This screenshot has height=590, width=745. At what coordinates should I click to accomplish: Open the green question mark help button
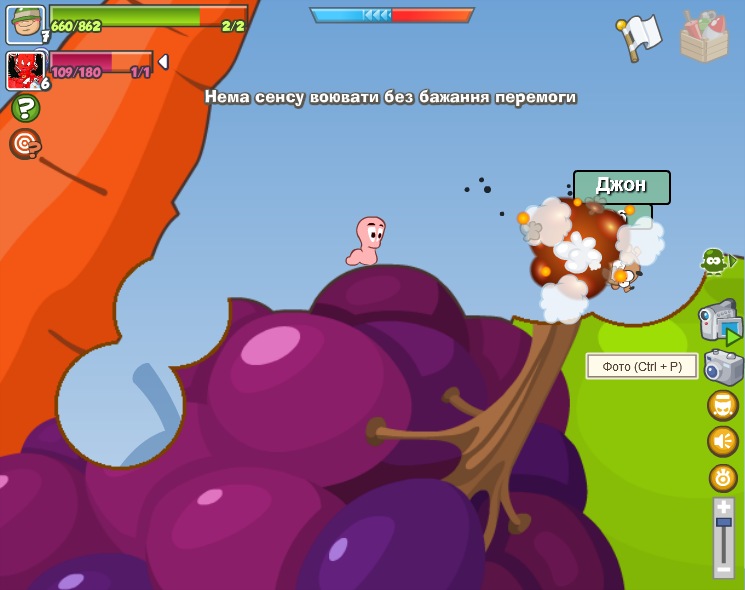click(25, 108)
